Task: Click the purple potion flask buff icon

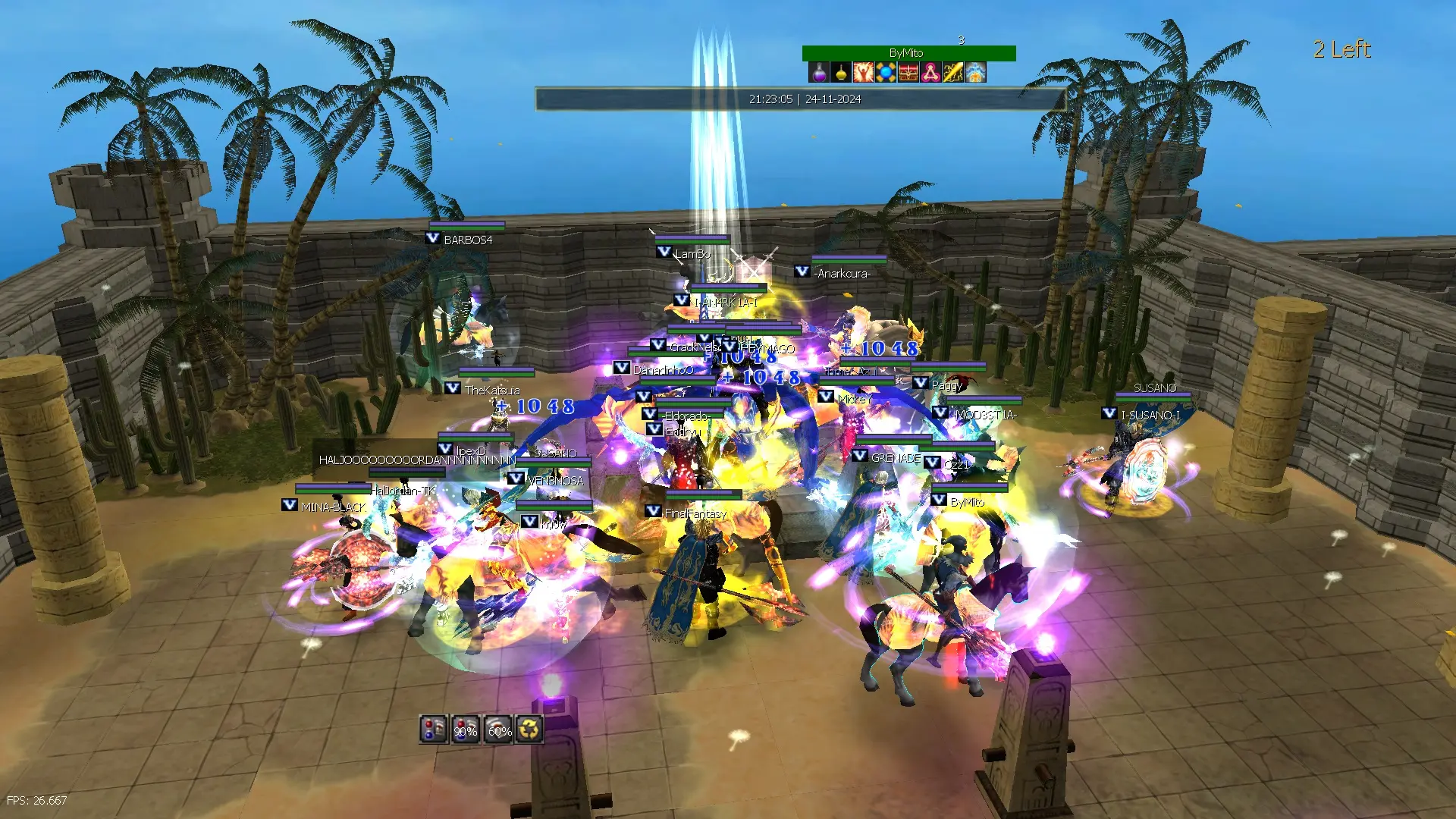Action: click(x=818, y=72)
